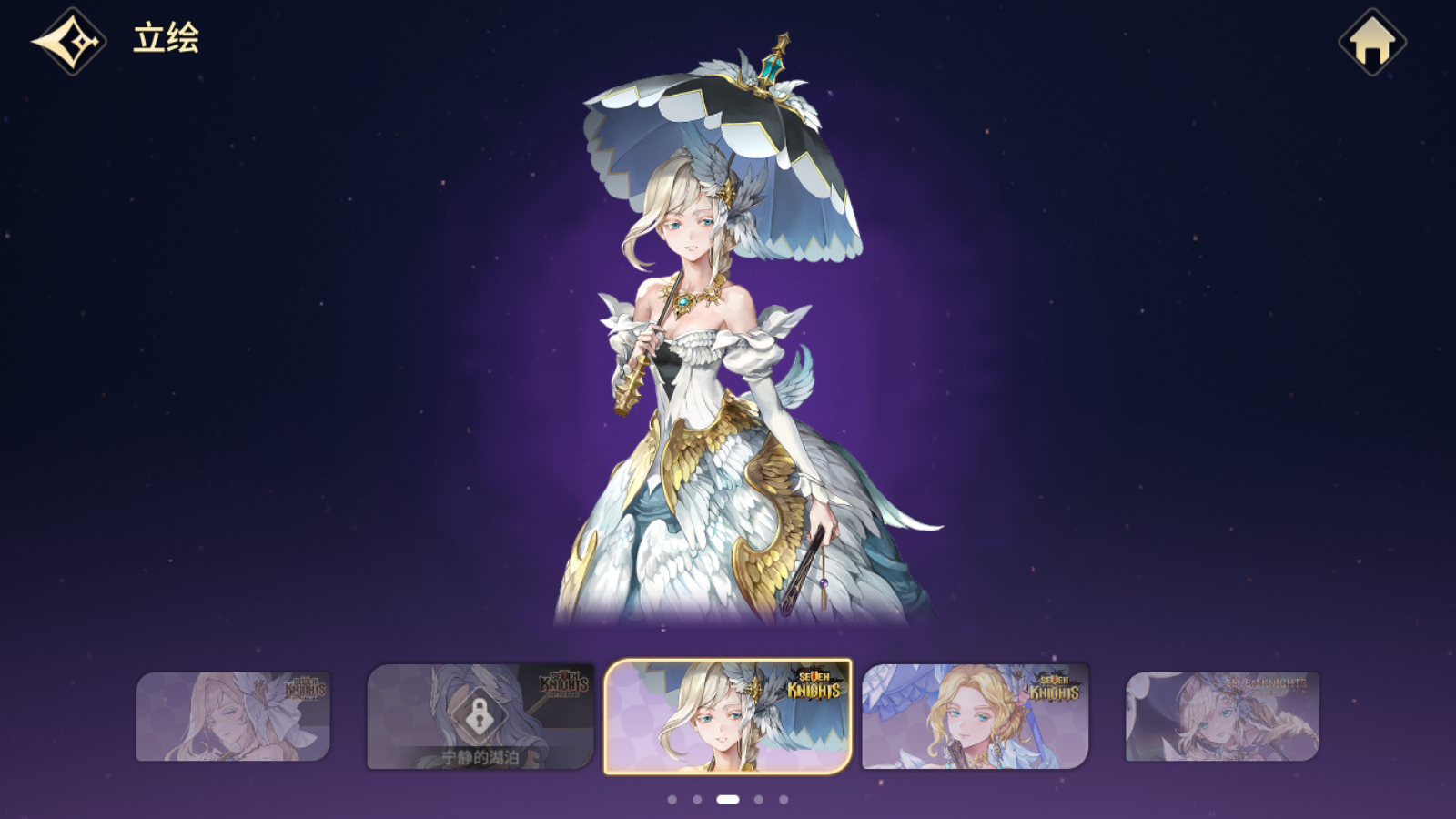Screen dimensions: 1456x819
Task: Return to the home screen
Action: (x=1372, y=42)
